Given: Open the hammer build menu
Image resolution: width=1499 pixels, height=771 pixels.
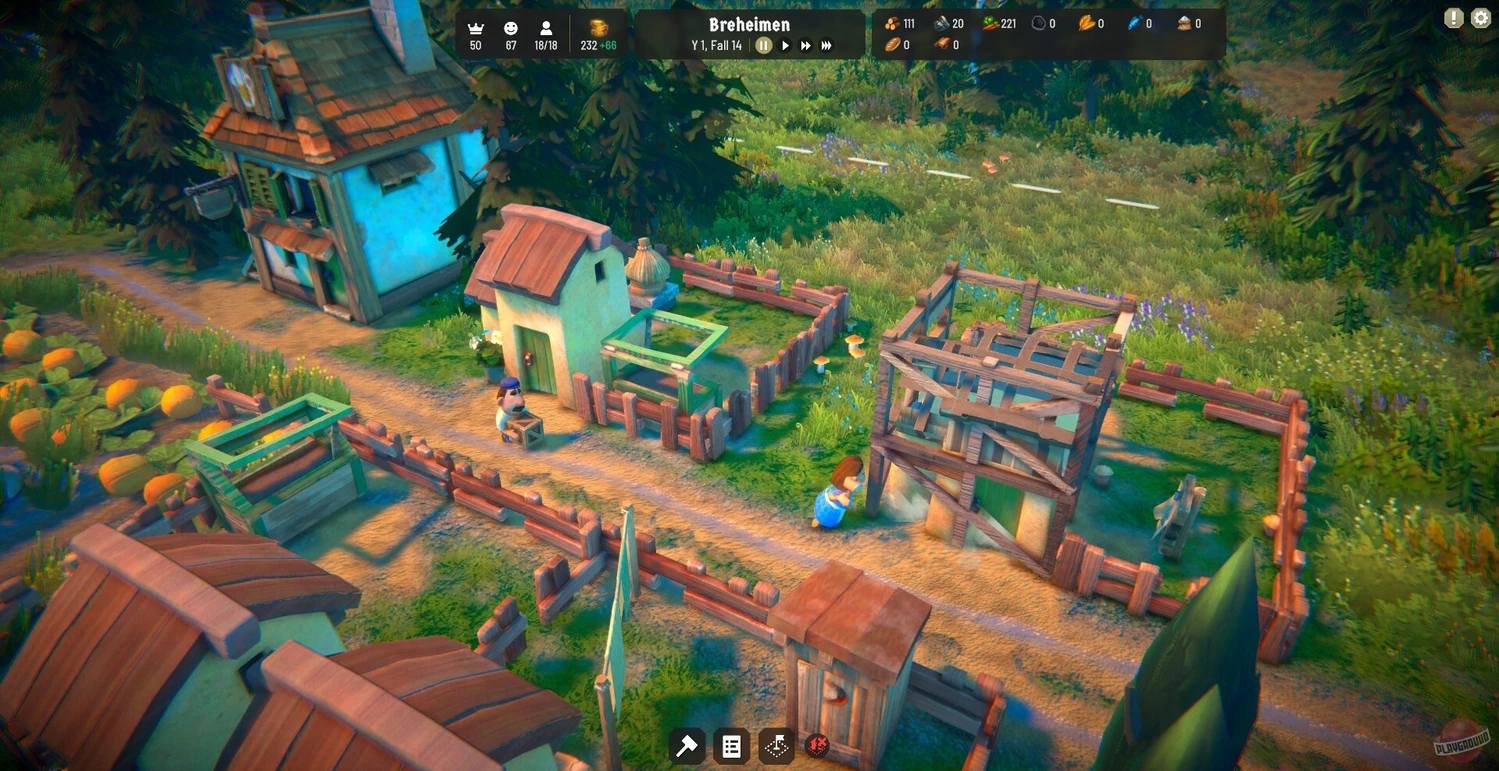Looking at the screenshot, I should click(687, 746).
